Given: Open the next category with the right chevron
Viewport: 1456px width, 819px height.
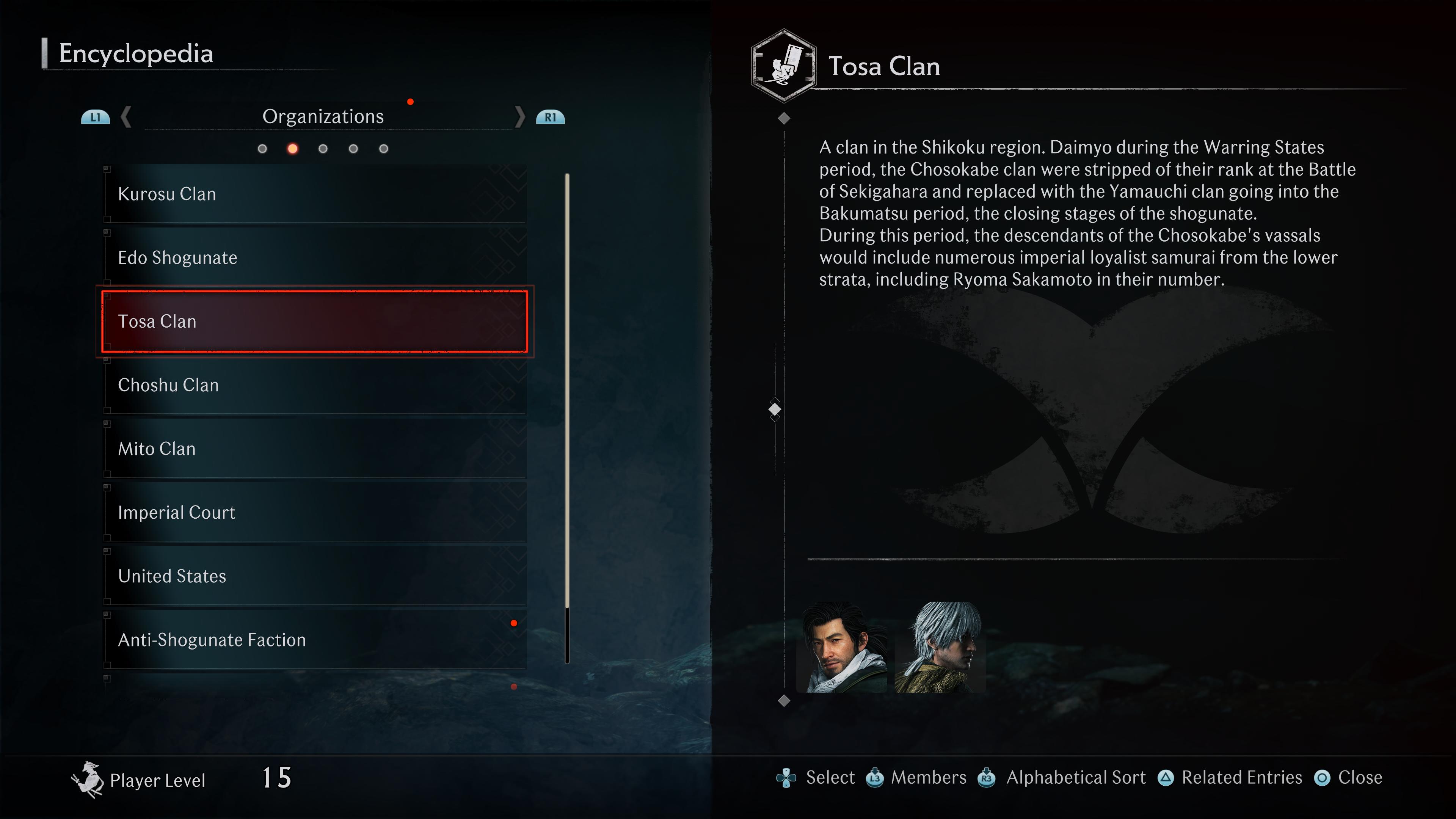Looking at the screenshot, I should (519, 117).
